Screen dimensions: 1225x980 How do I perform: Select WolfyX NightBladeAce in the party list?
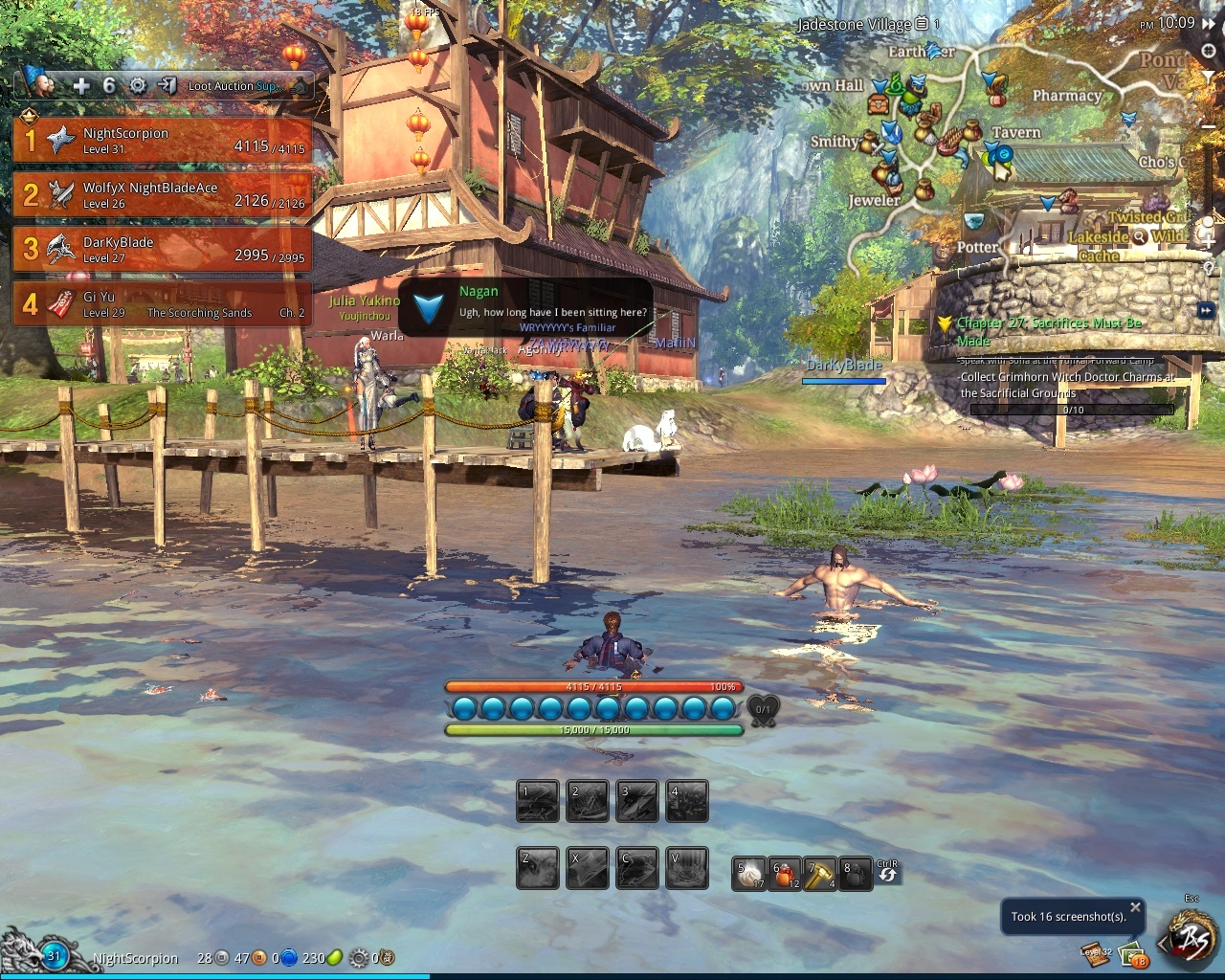pos(163,195)
